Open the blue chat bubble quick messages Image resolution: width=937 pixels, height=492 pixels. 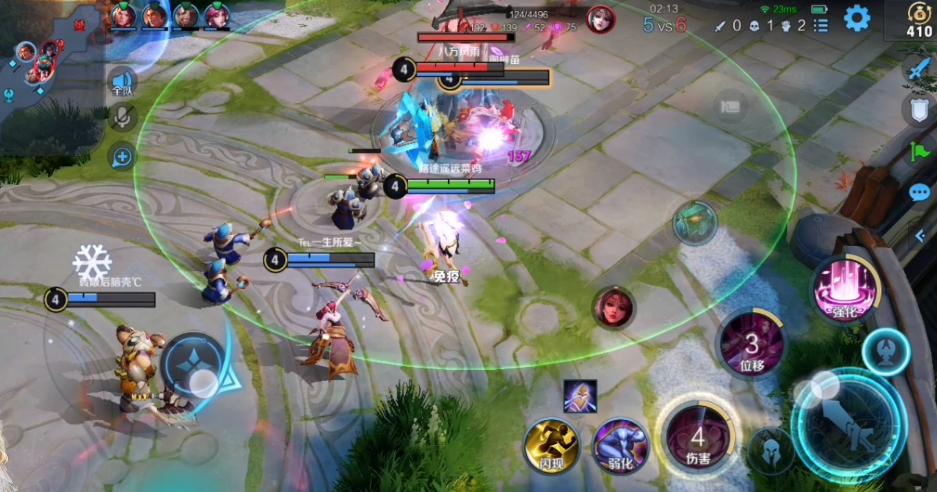coord(918,193)
